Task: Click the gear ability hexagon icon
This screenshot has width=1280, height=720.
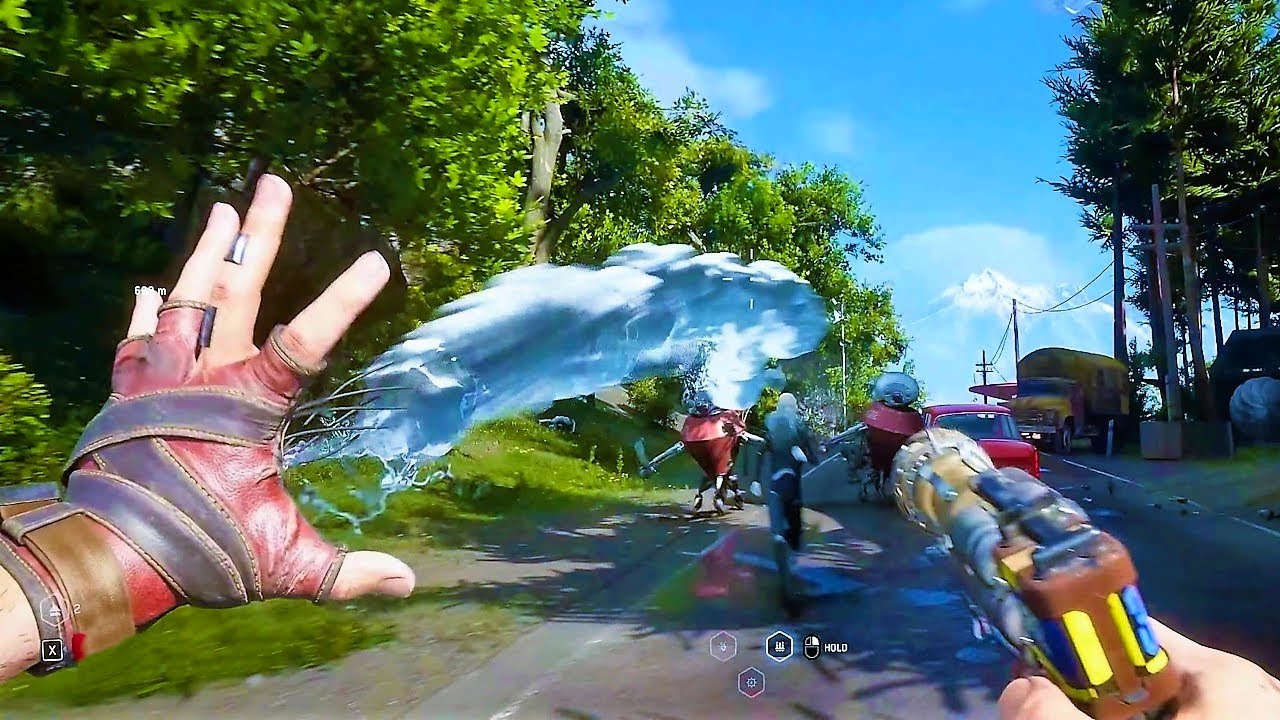Action: pyautogui.click(x=750, y=683)
